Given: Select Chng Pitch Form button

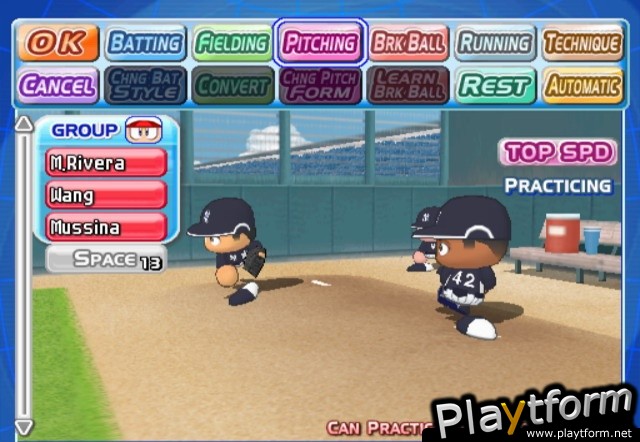Looking at the screenshot, I should click(320, 85).
